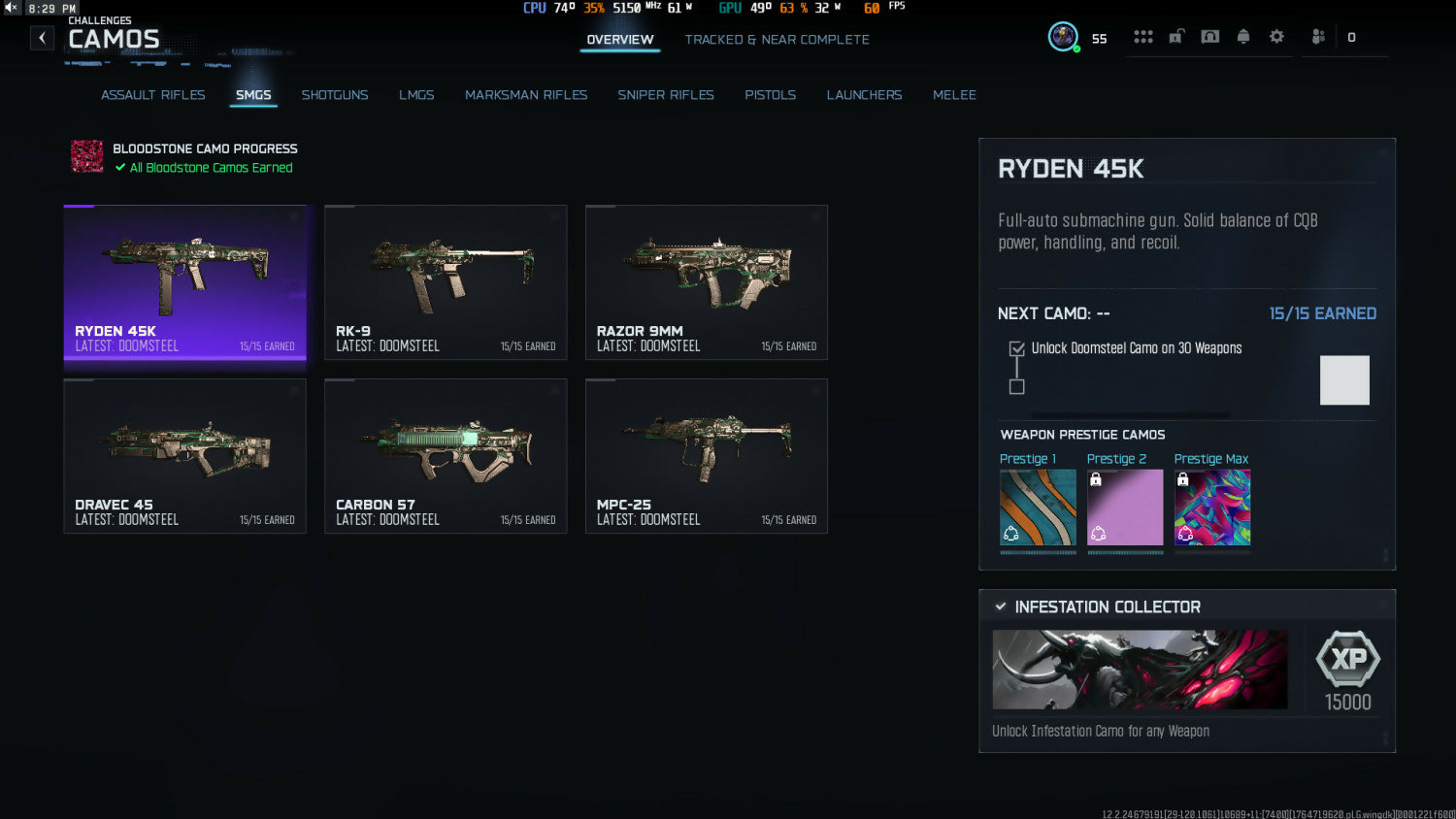View the Pistols category
The width and height of the screenshot is (1456, 819).
tap(770, 95)
